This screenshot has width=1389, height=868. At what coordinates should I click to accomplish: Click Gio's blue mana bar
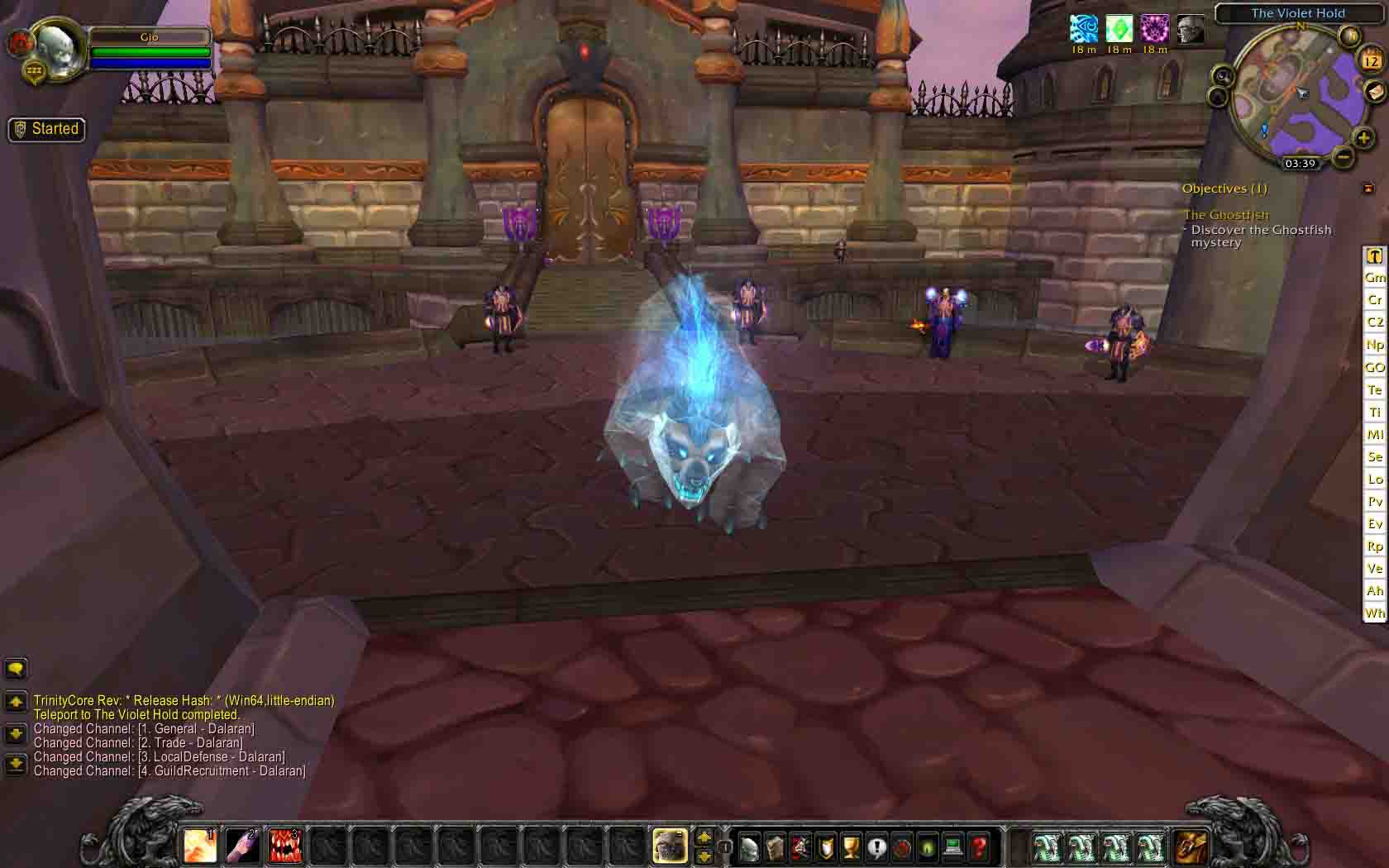pos(151,63)
